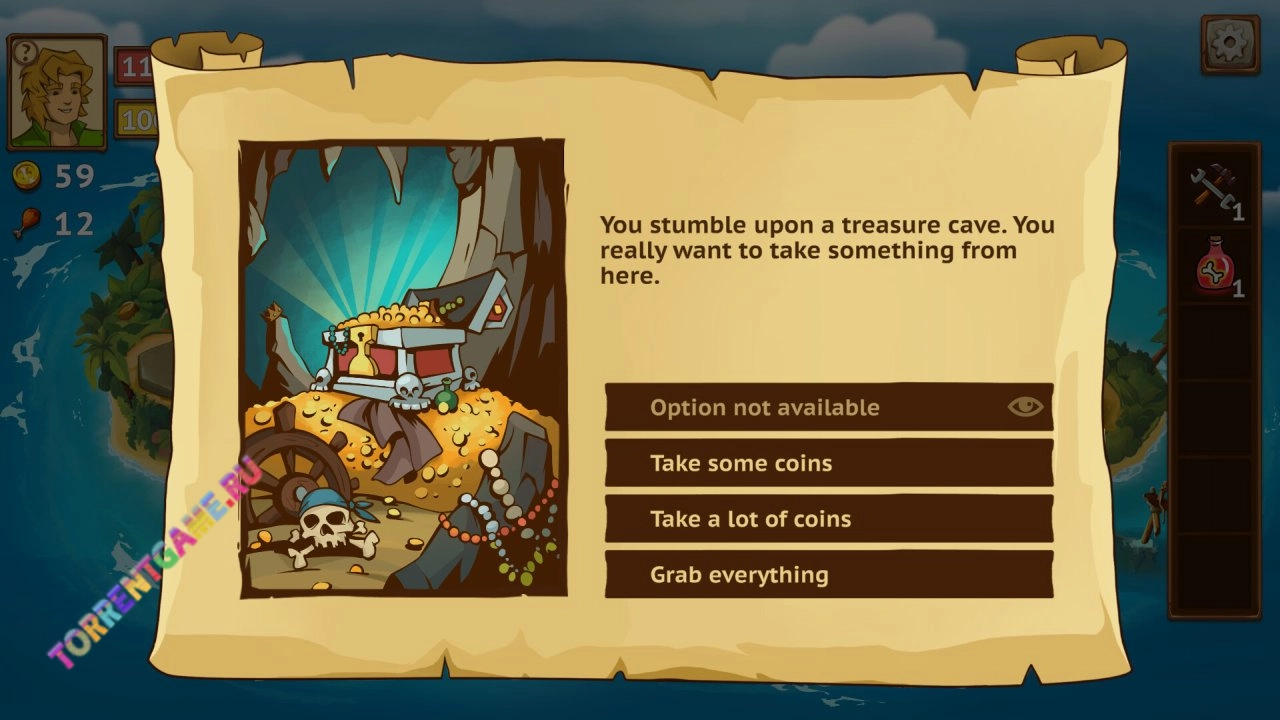Use the red potion bottle slot
Image resolution: width=1280 pixels, height=720 pixels.
[x=1214, y=267]
